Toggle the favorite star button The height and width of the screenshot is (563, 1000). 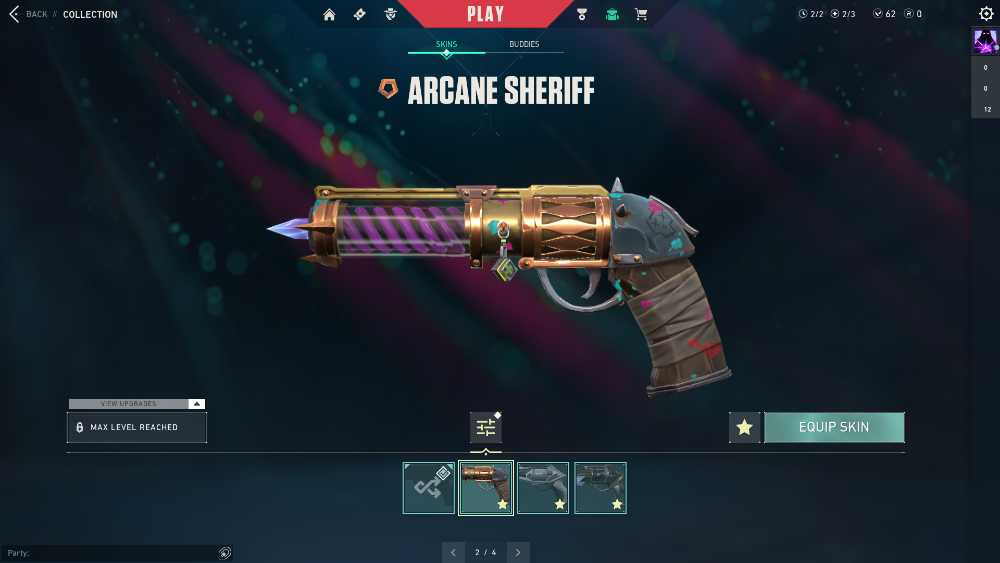click(744, 428)
